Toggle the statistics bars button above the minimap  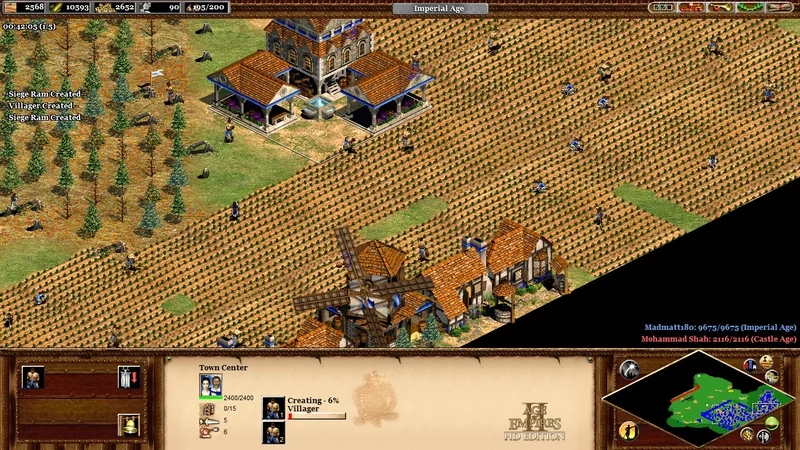pos(750,365)
